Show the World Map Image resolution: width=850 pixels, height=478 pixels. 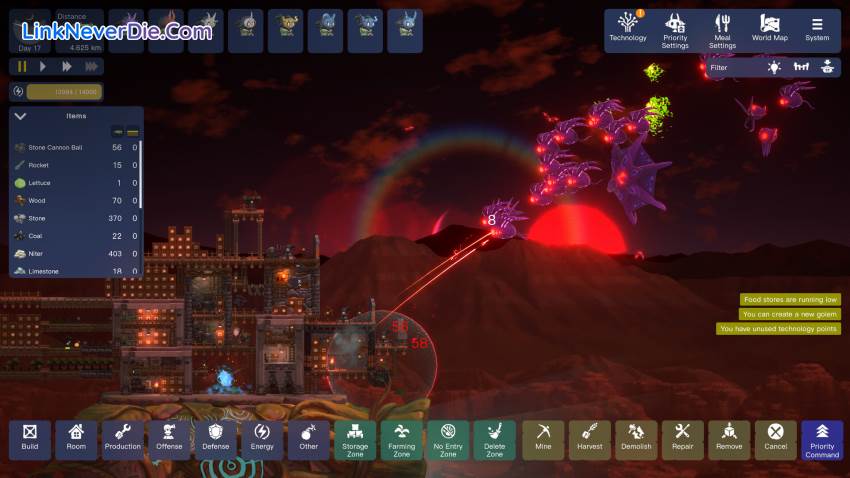point(769,30)
